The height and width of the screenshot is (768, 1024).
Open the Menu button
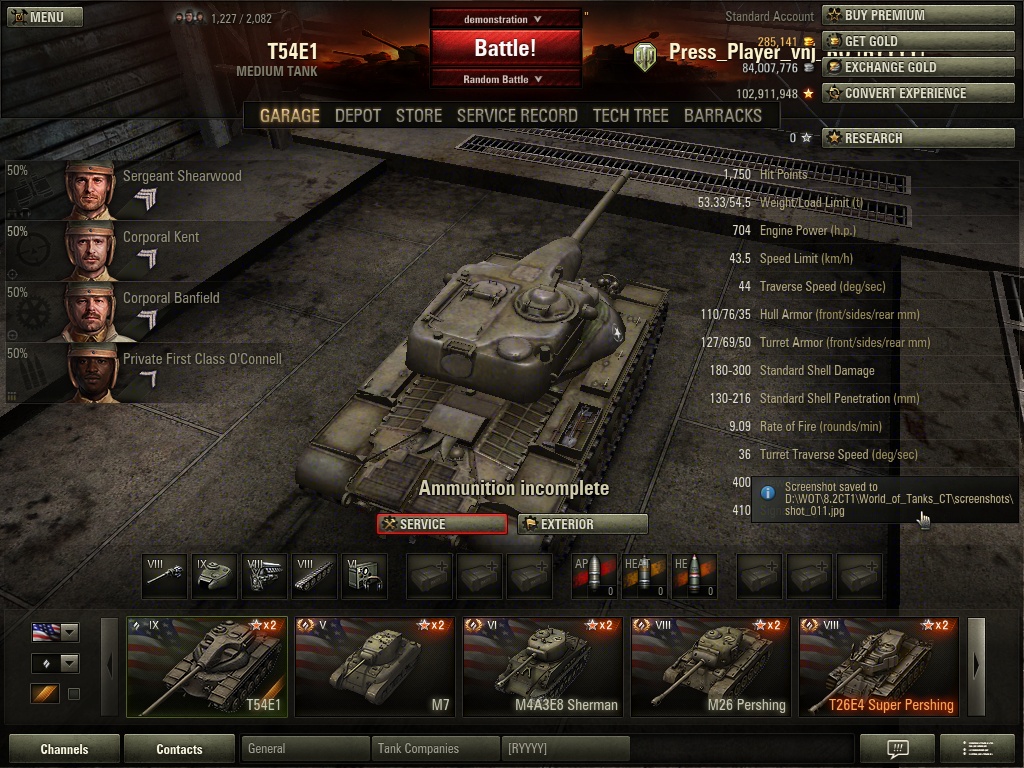pos(38,17)
